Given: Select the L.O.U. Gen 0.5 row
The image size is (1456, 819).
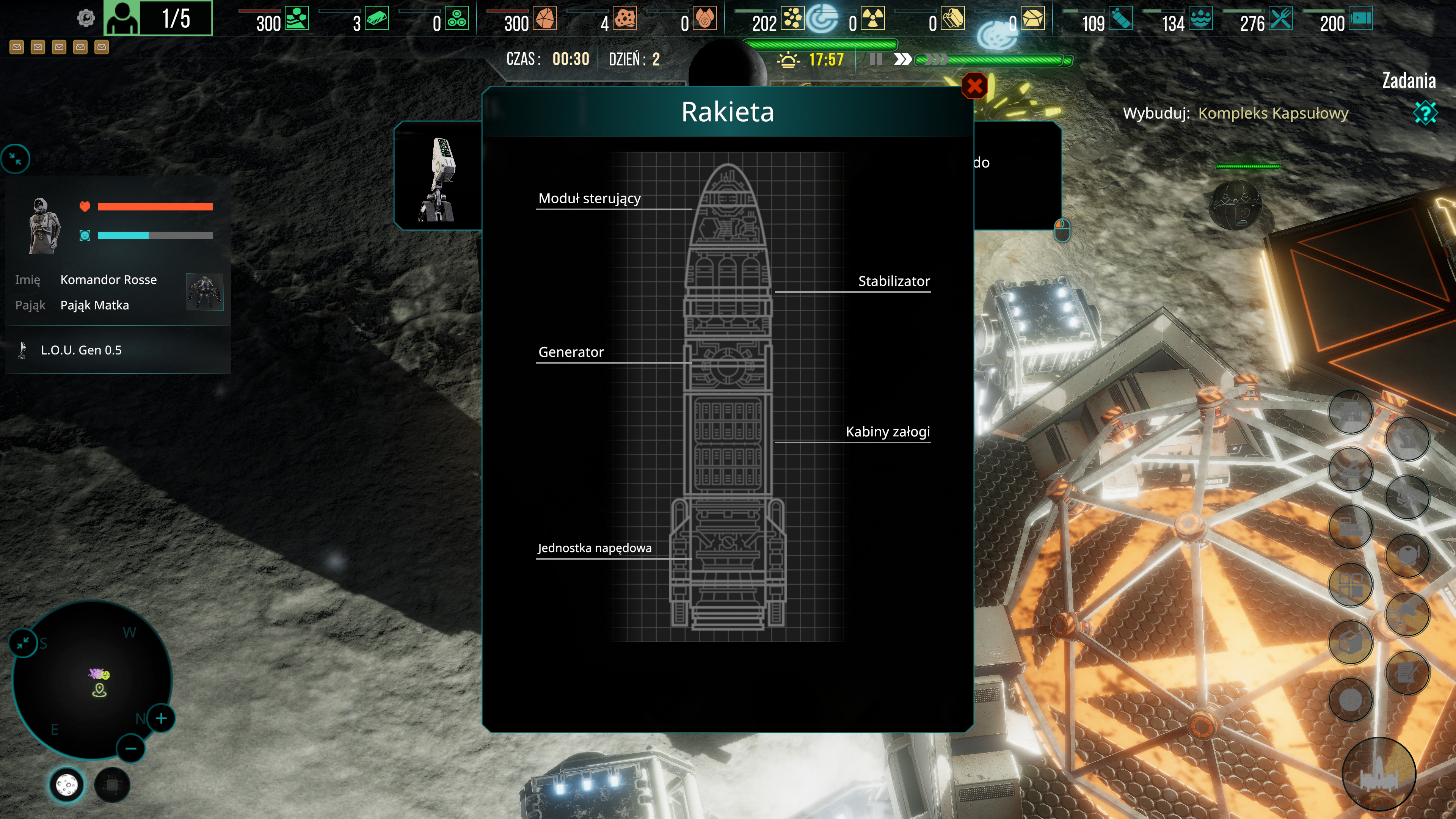Looking at the screenshot, I should pos(81,350).
